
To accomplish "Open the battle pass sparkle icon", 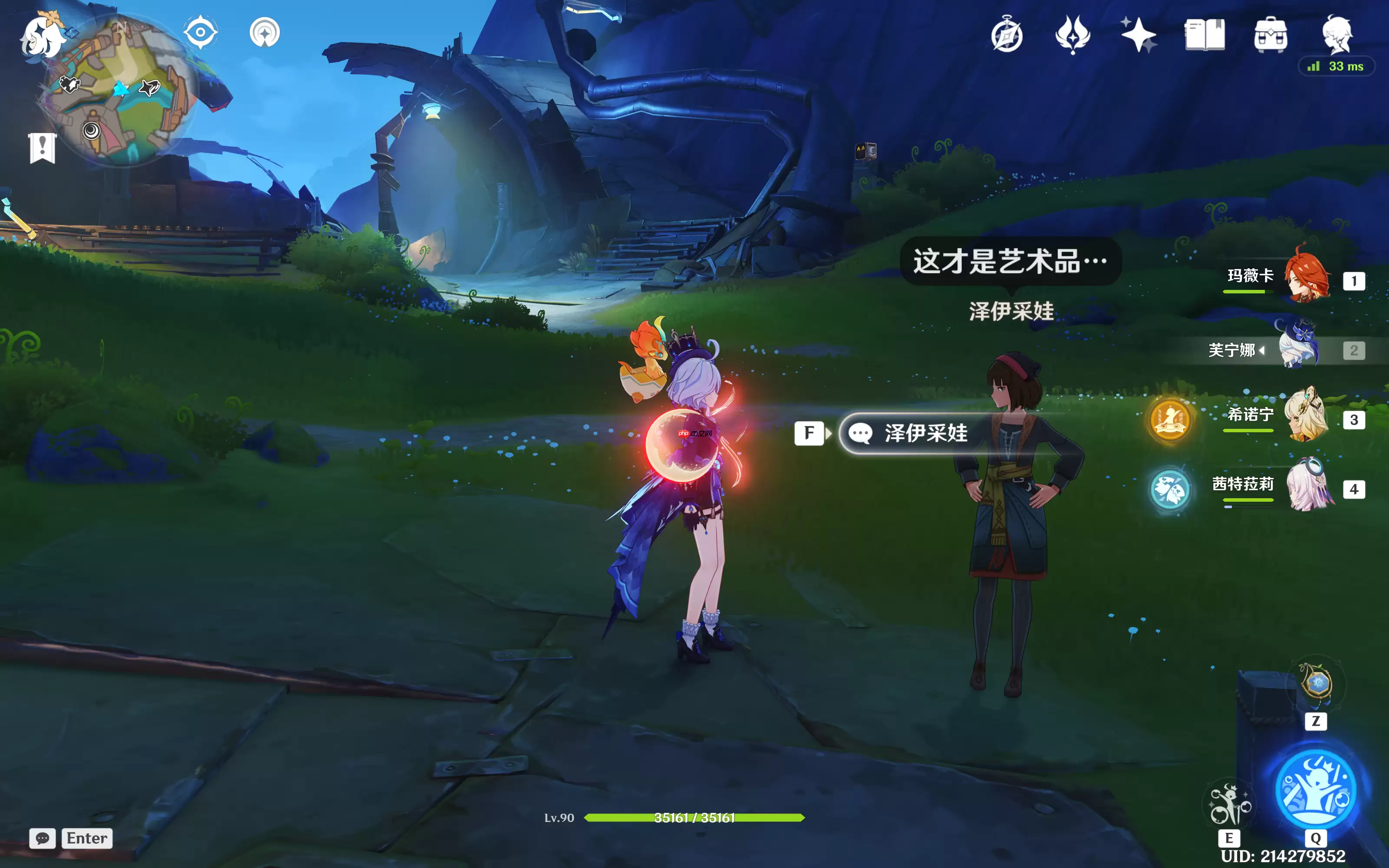I will click(1139, 36).
